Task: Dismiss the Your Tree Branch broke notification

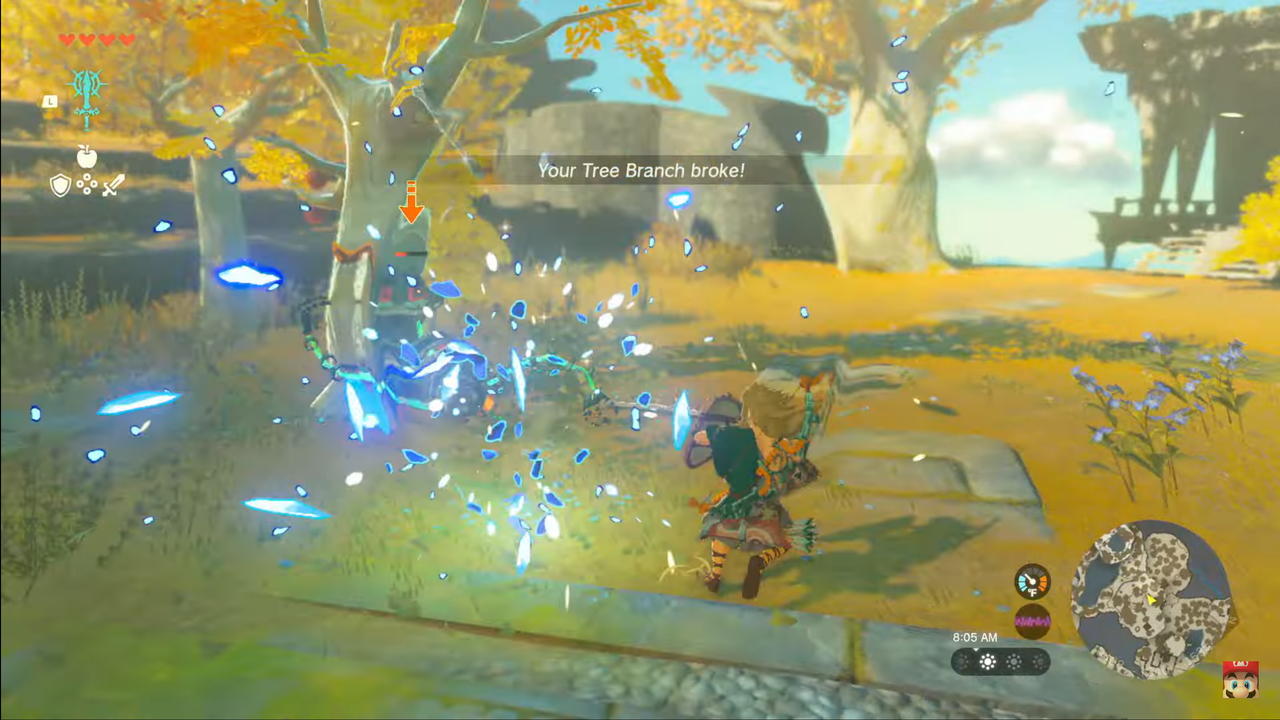Action: click(640, 170)
